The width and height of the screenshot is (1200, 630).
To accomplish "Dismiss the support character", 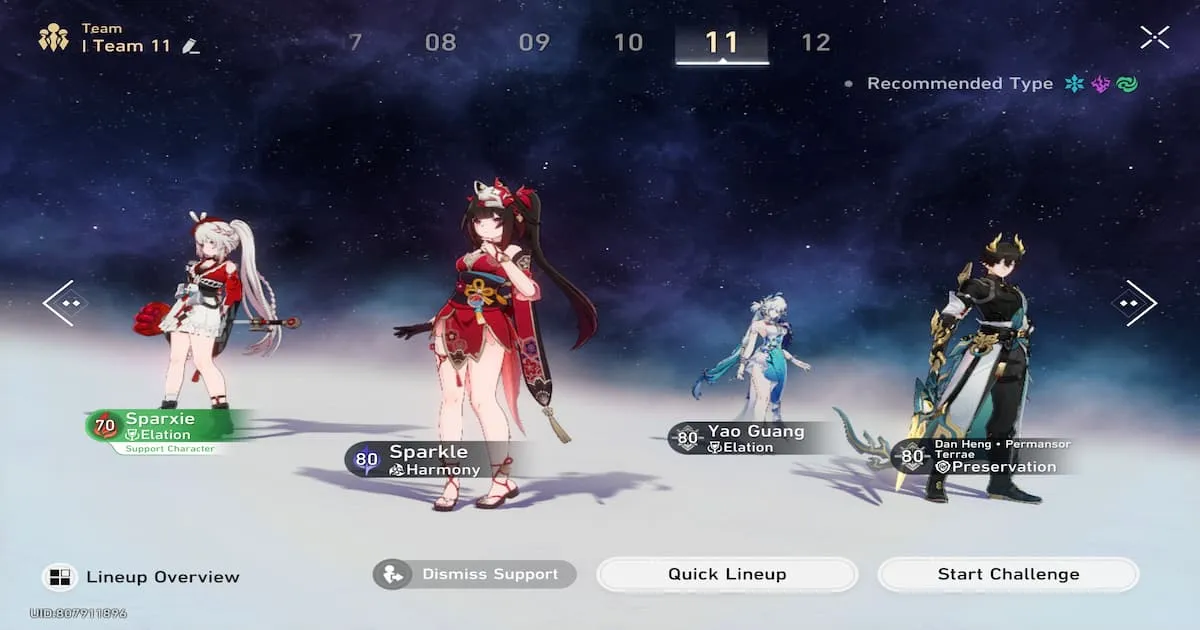I will point(475,574).
